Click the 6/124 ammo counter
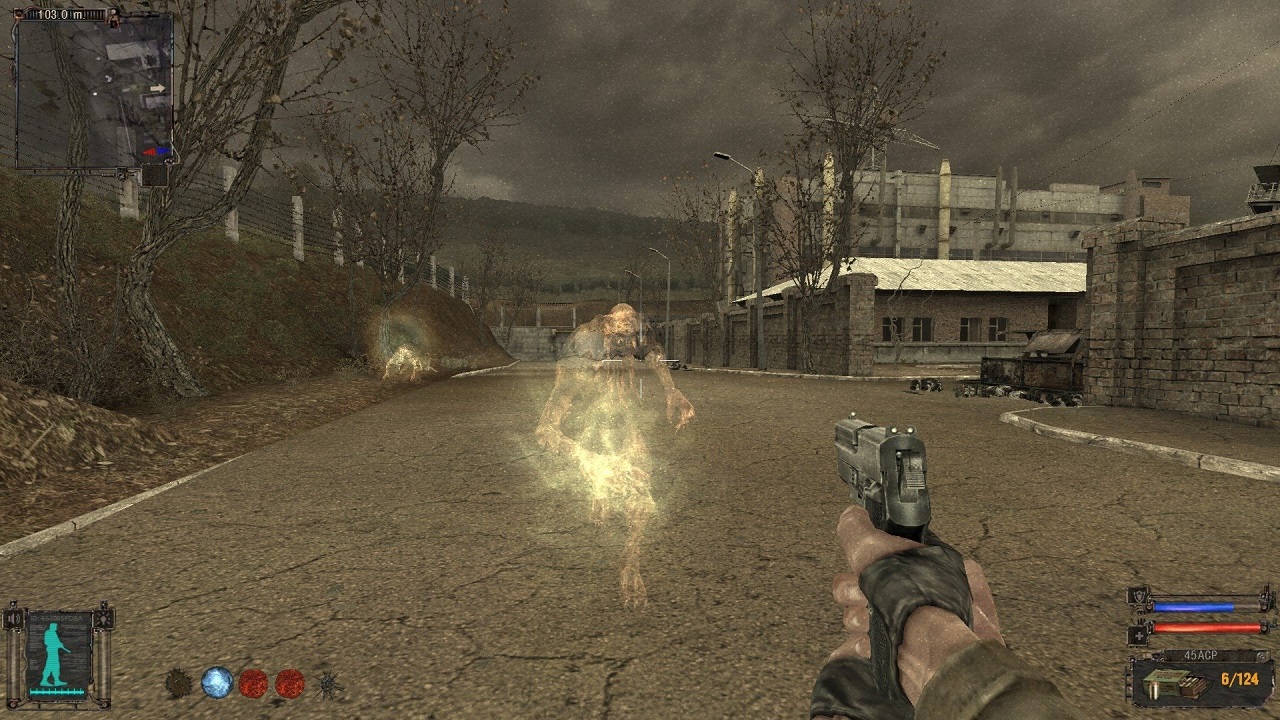This screenshot has width=1280, height=720. click(x=1240, y=679)
